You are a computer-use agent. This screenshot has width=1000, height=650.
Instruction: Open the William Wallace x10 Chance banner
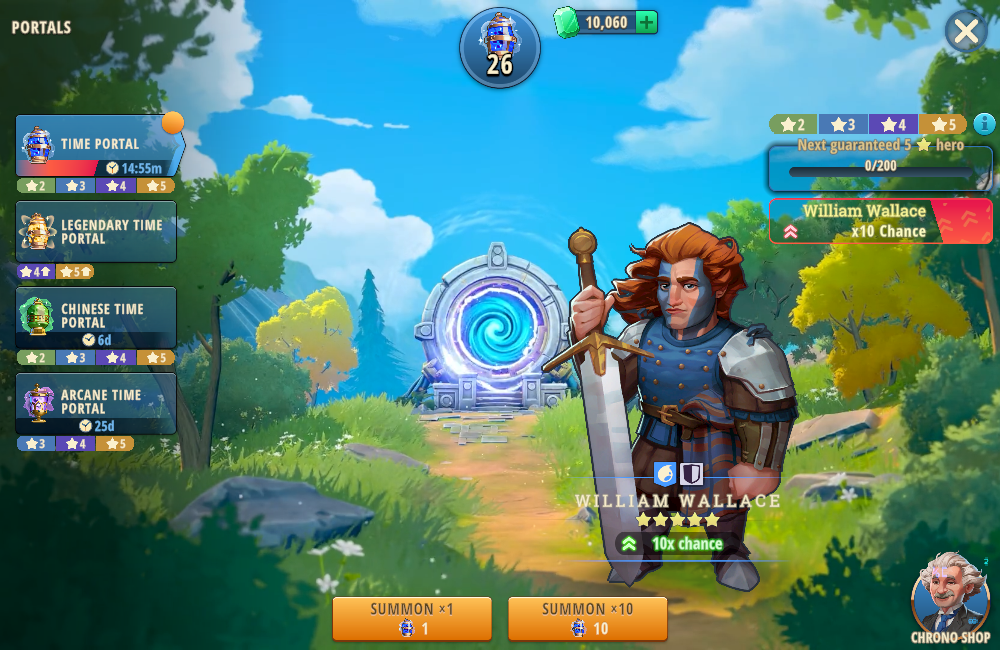tap(880, 221)
